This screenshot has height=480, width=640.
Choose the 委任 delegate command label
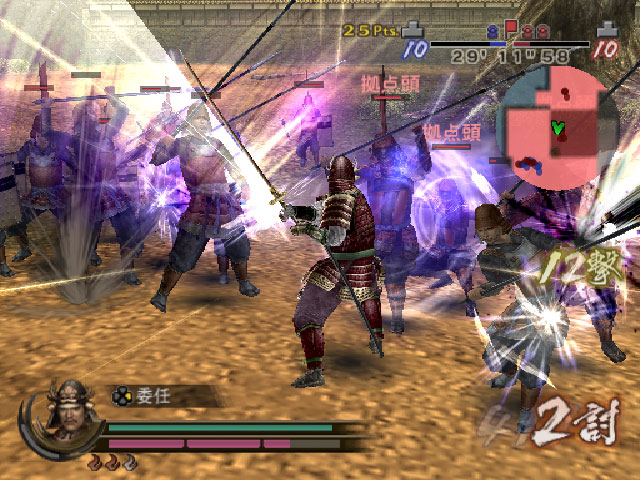(154, 395)
